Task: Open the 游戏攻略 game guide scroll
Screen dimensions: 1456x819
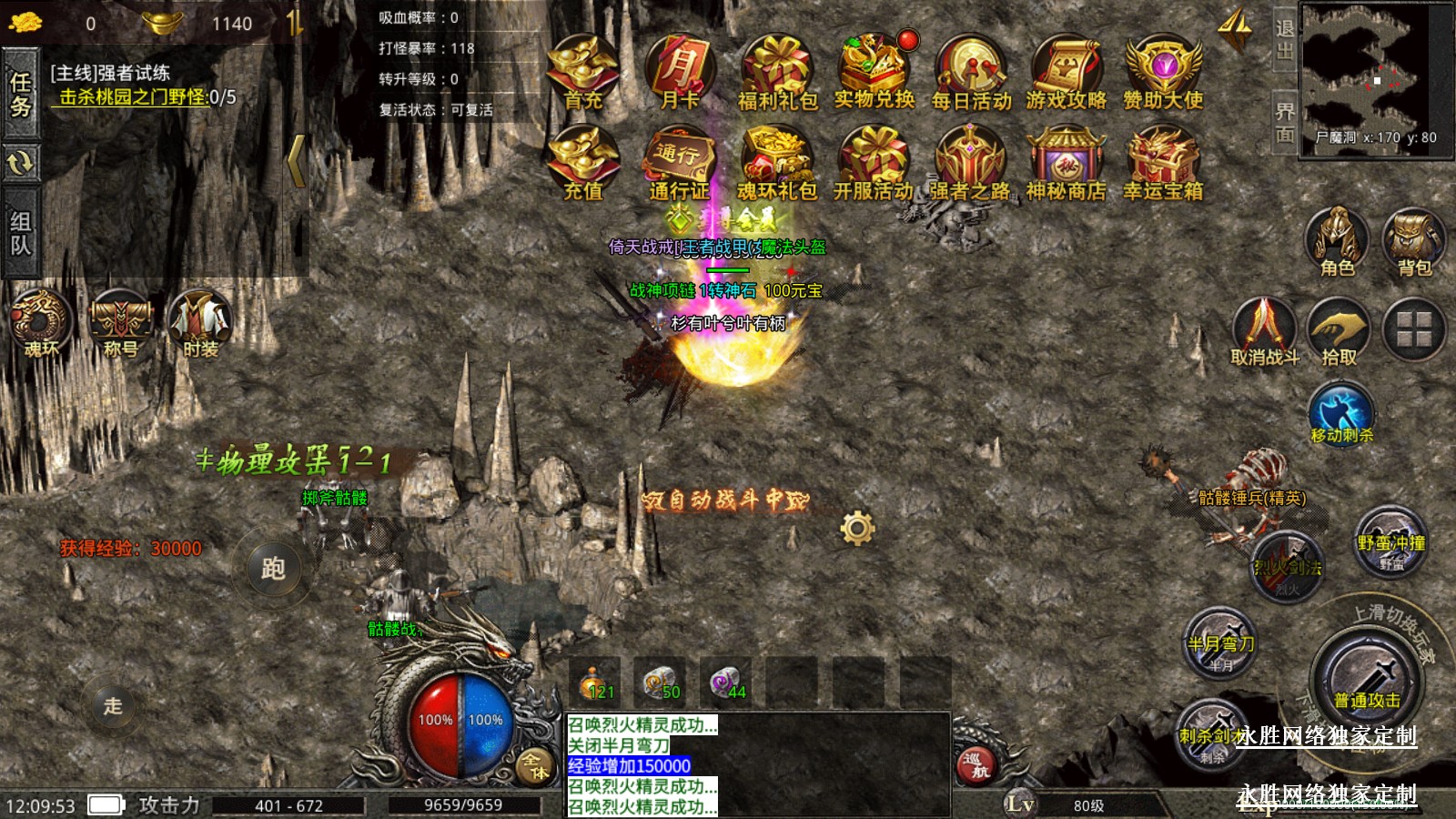Action: click(x=1067, y=69)
